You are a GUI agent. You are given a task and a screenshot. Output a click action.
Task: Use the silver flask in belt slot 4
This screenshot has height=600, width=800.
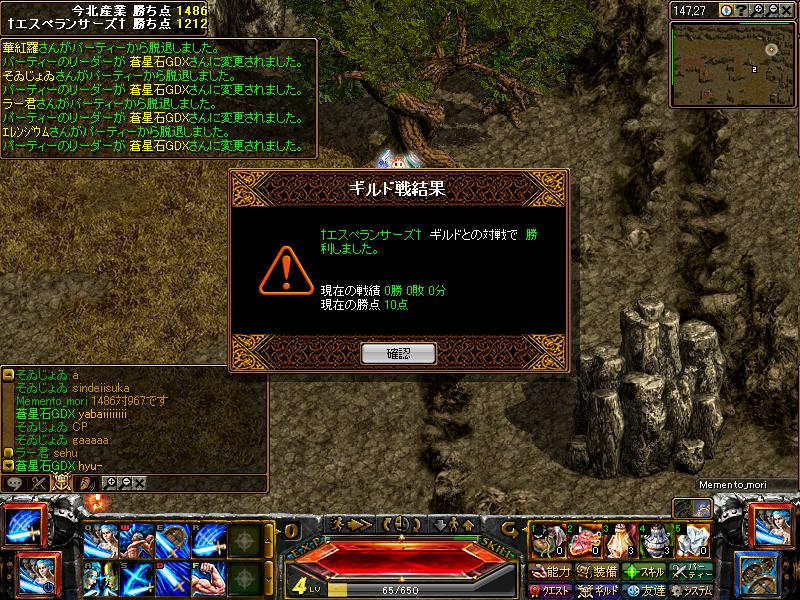[x=654, y=540]
